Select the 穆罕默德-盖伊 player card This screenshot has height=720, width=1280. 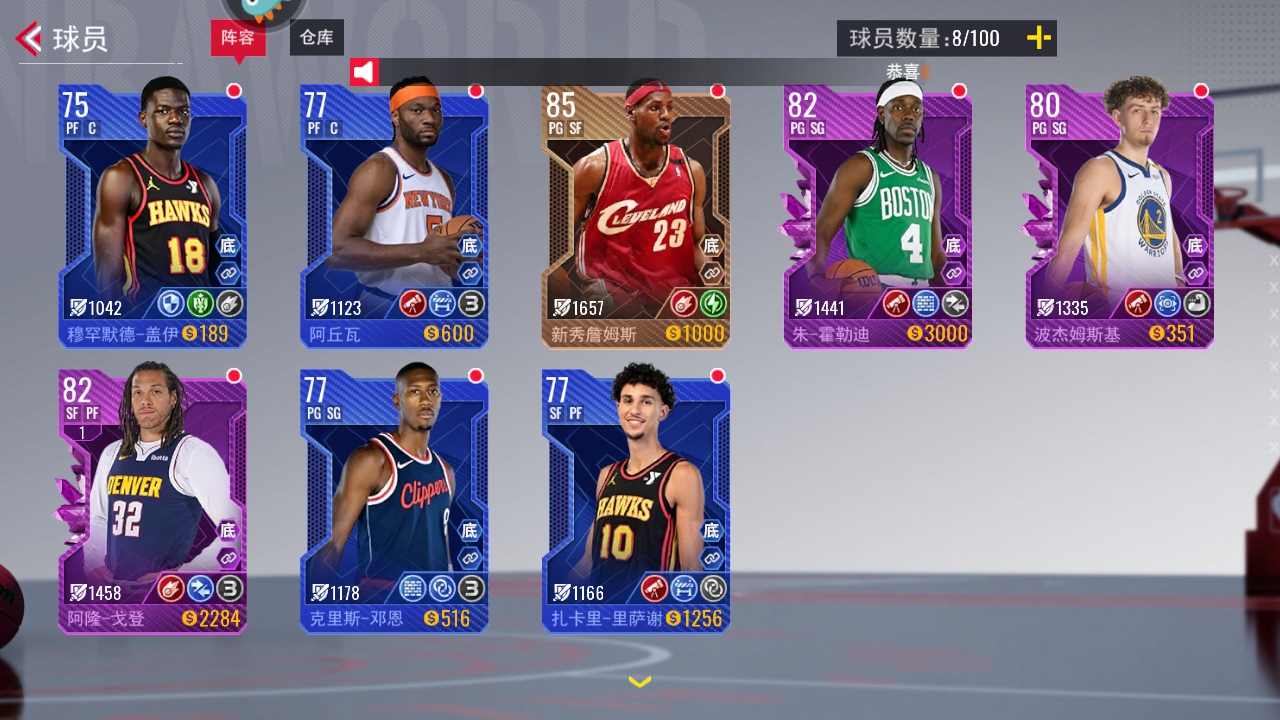click(153, 215)
